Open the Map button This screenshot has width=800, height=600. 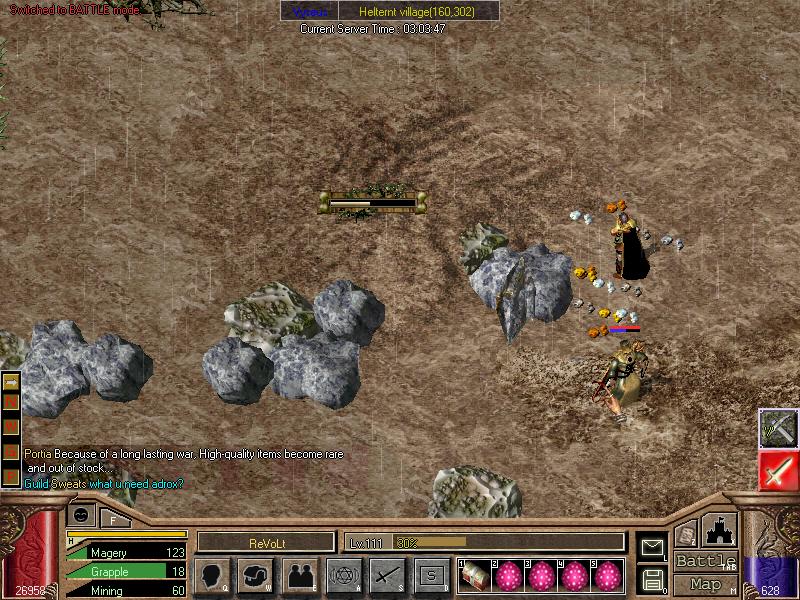point(705,584)
